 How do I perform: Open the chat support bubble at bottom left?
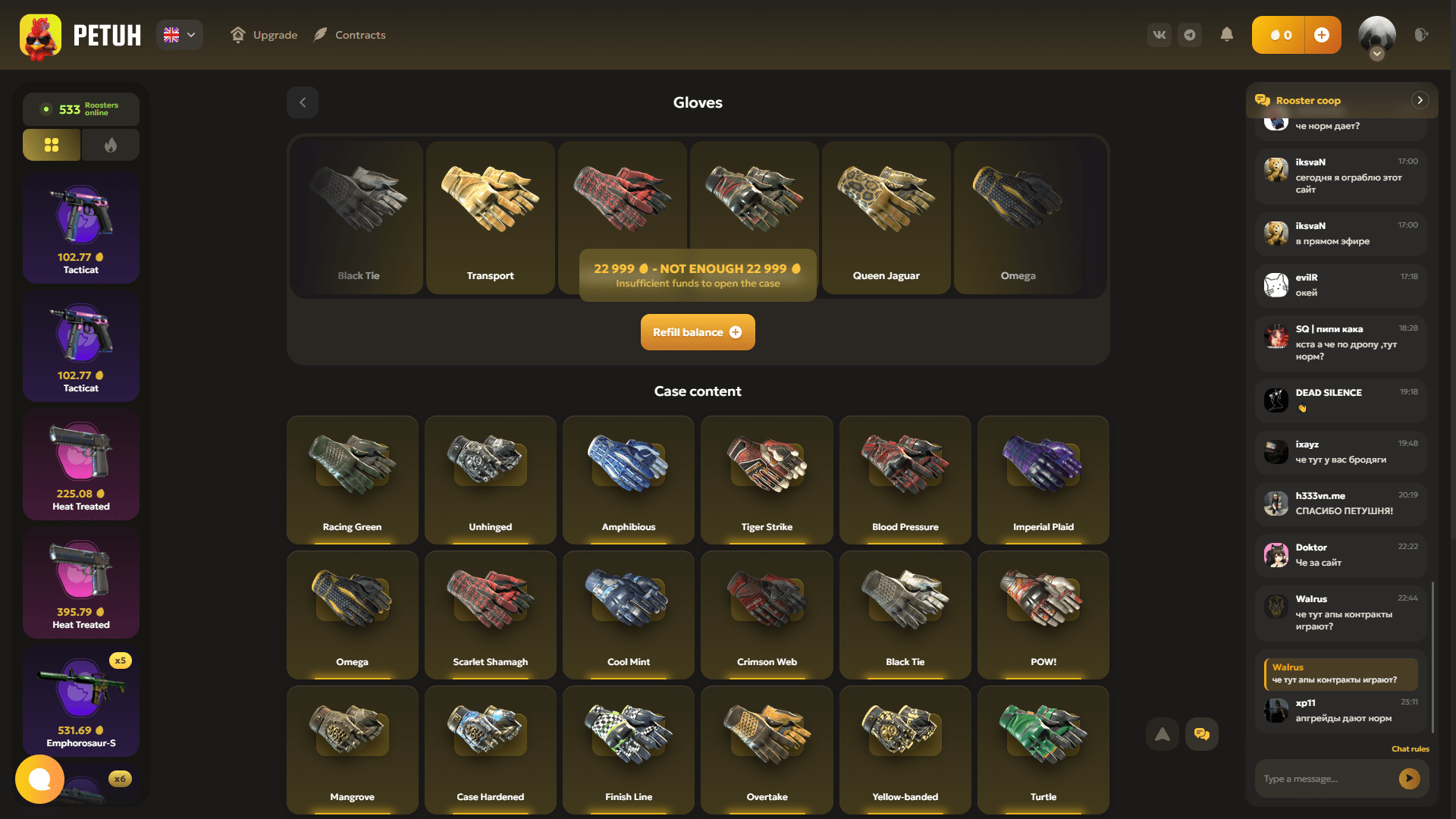click(x=39, y=779)
